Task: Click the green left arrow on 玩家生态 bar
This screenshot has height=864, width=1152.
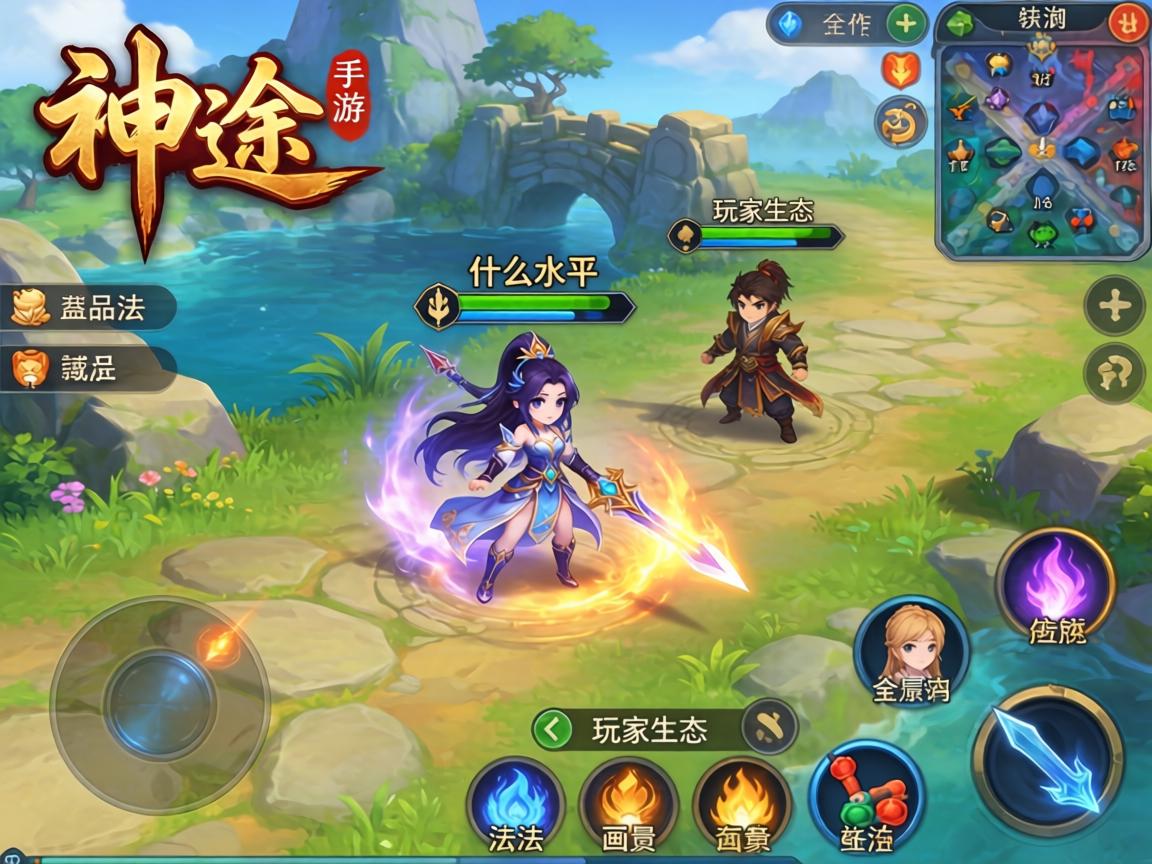Action: 551,730
